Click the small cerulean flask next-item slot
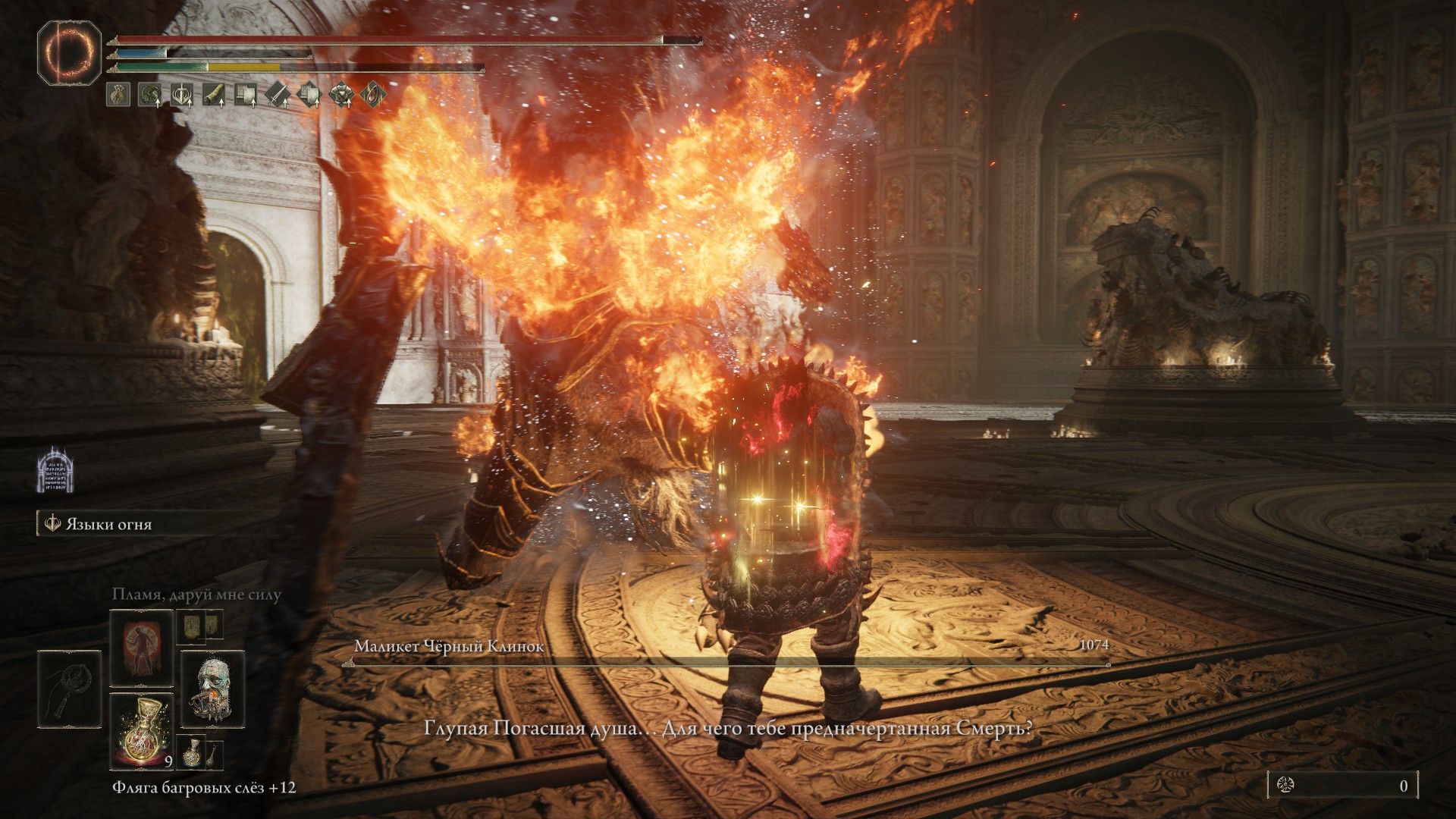Image resolution: width=1456 pixels, height=819 pixels. (x=193, y=753)
